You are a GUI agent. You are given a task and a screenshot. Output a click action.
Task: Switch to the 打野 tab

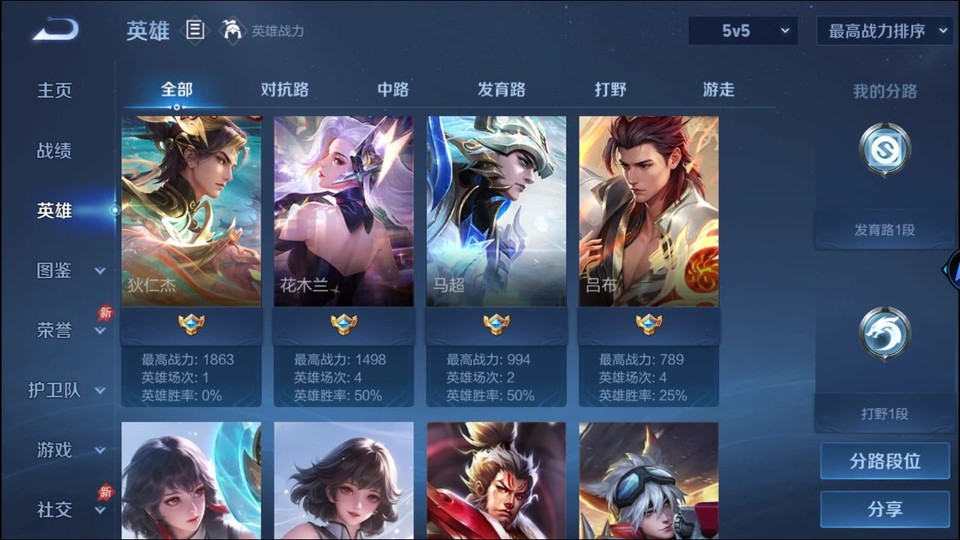(610, 90)
